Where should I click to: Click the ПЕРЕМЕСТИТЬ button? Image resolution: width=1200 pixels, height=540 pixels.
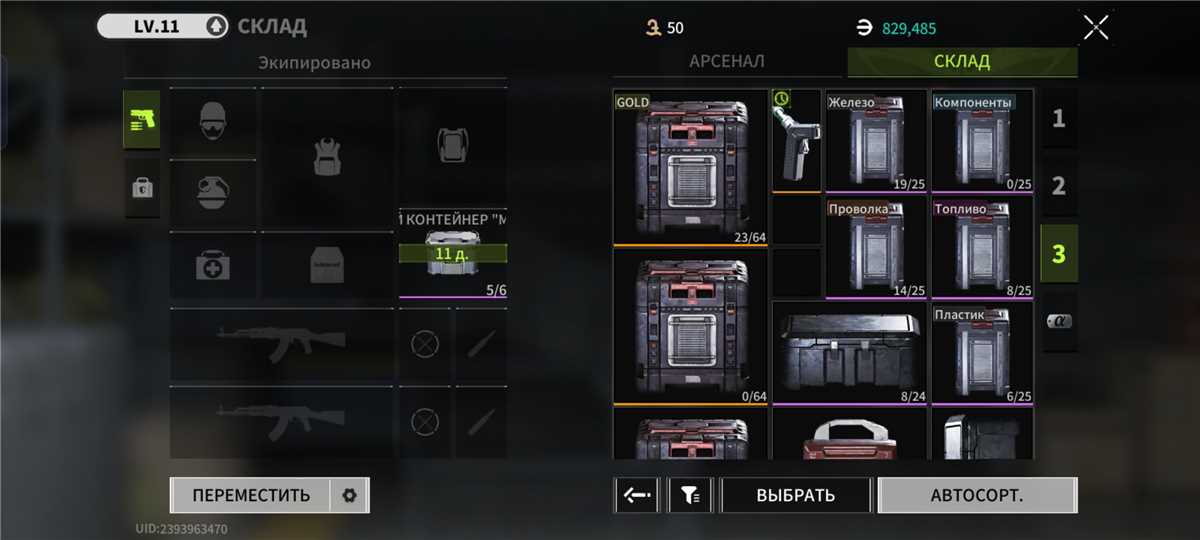(x=251, y=495)
